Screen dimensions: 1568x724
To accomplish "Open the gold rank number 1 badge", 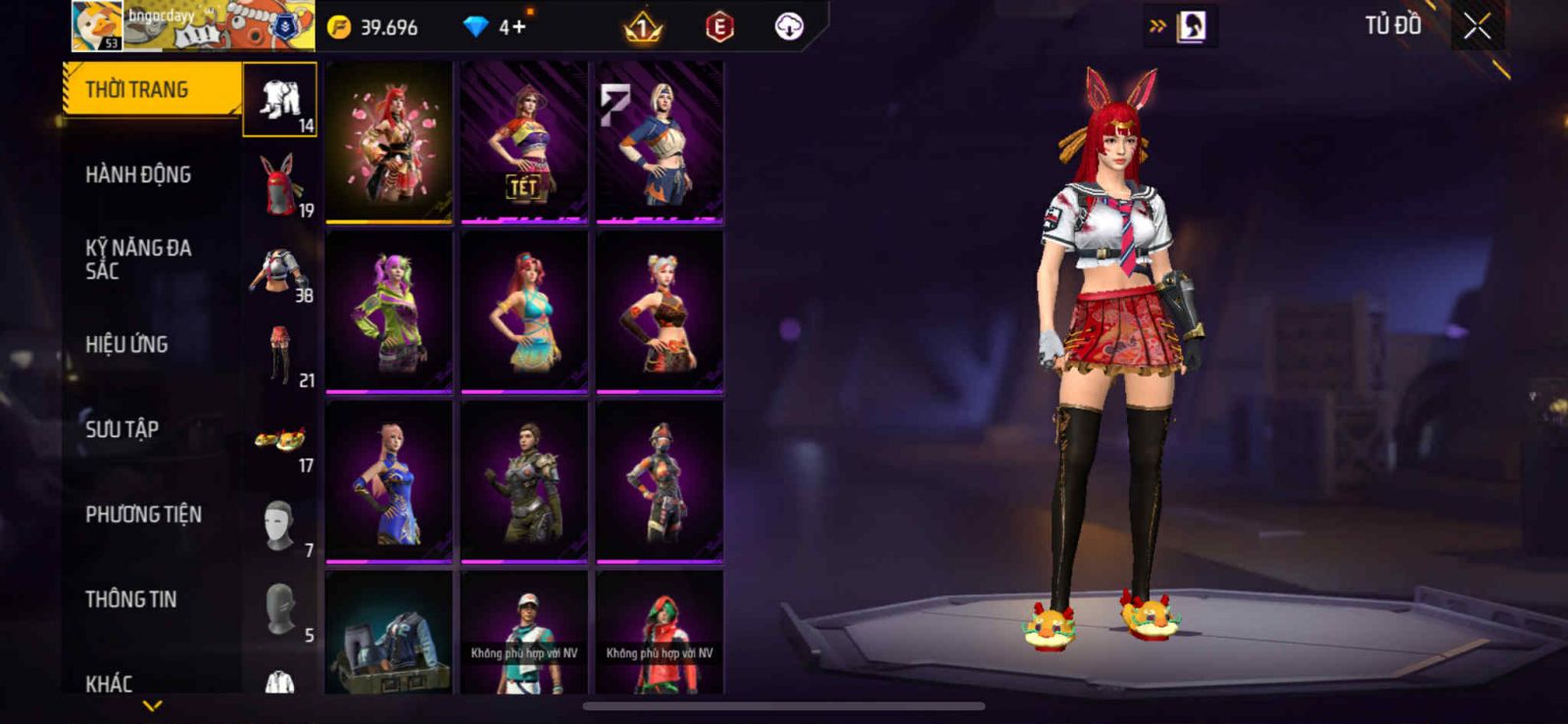I will (x=643, y=27).
